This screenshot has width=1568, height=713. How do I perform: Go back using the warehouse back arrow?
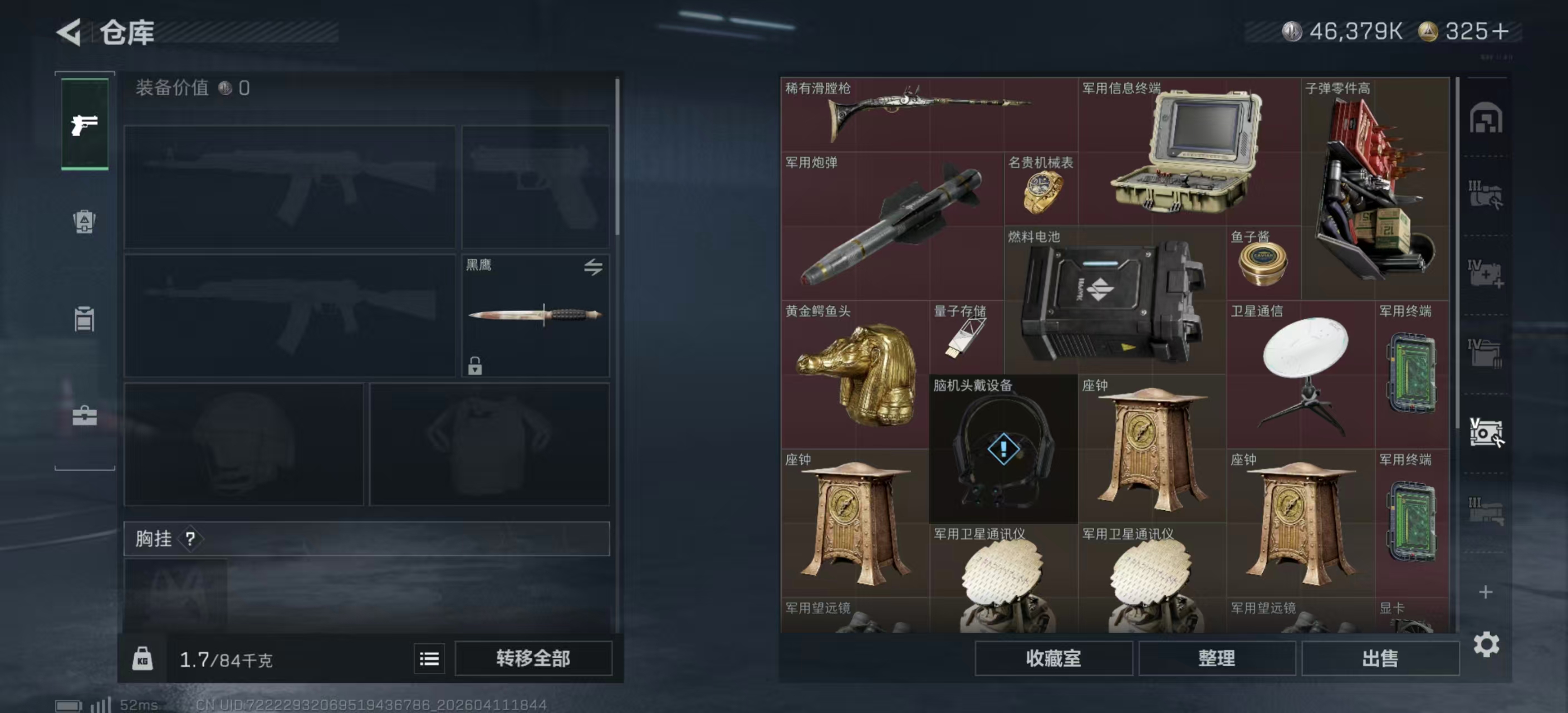pyautogui.click(x=70, y=32)
